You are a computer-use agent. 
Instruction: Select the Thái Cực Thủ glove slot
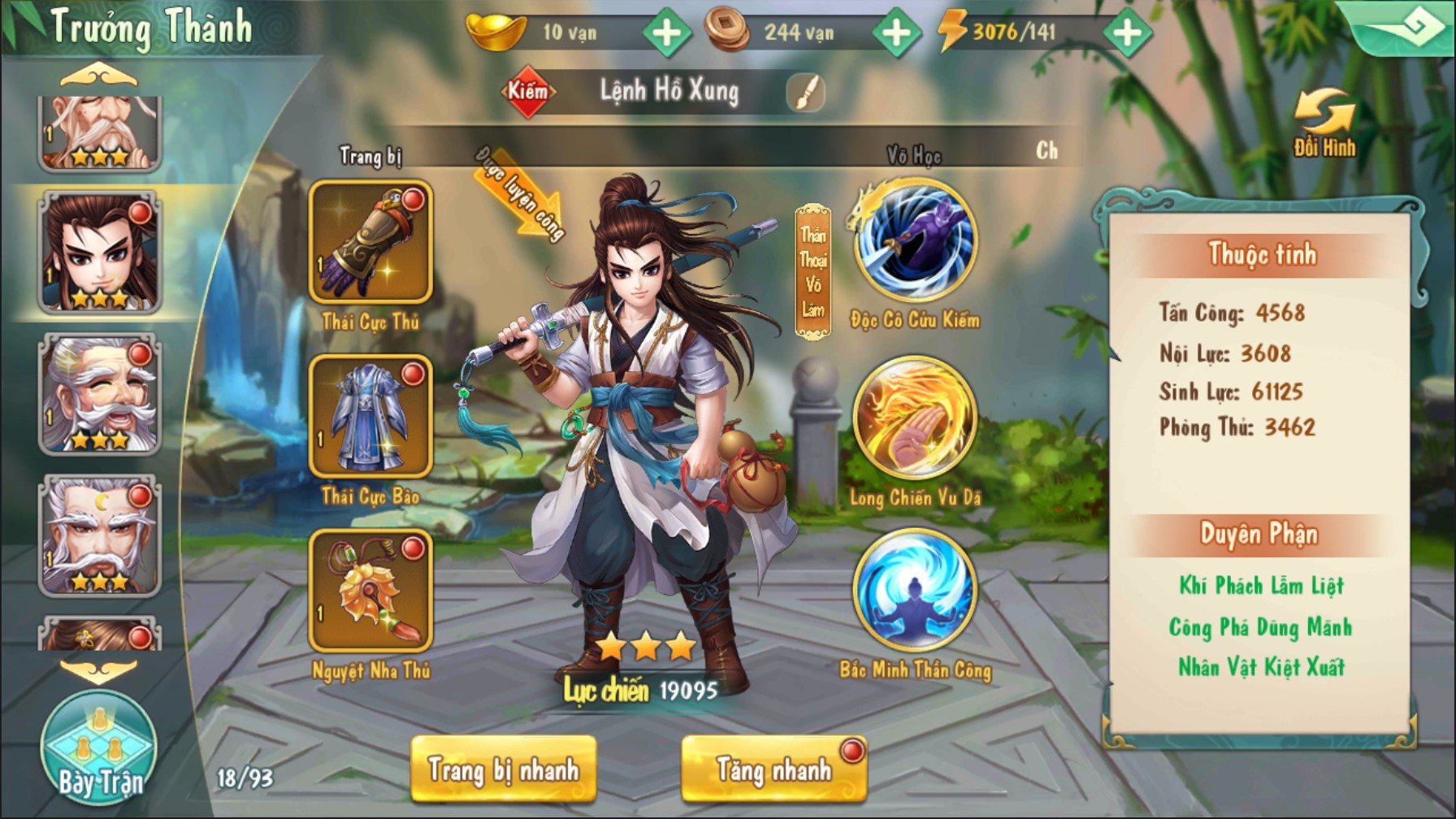click(370, 241)
